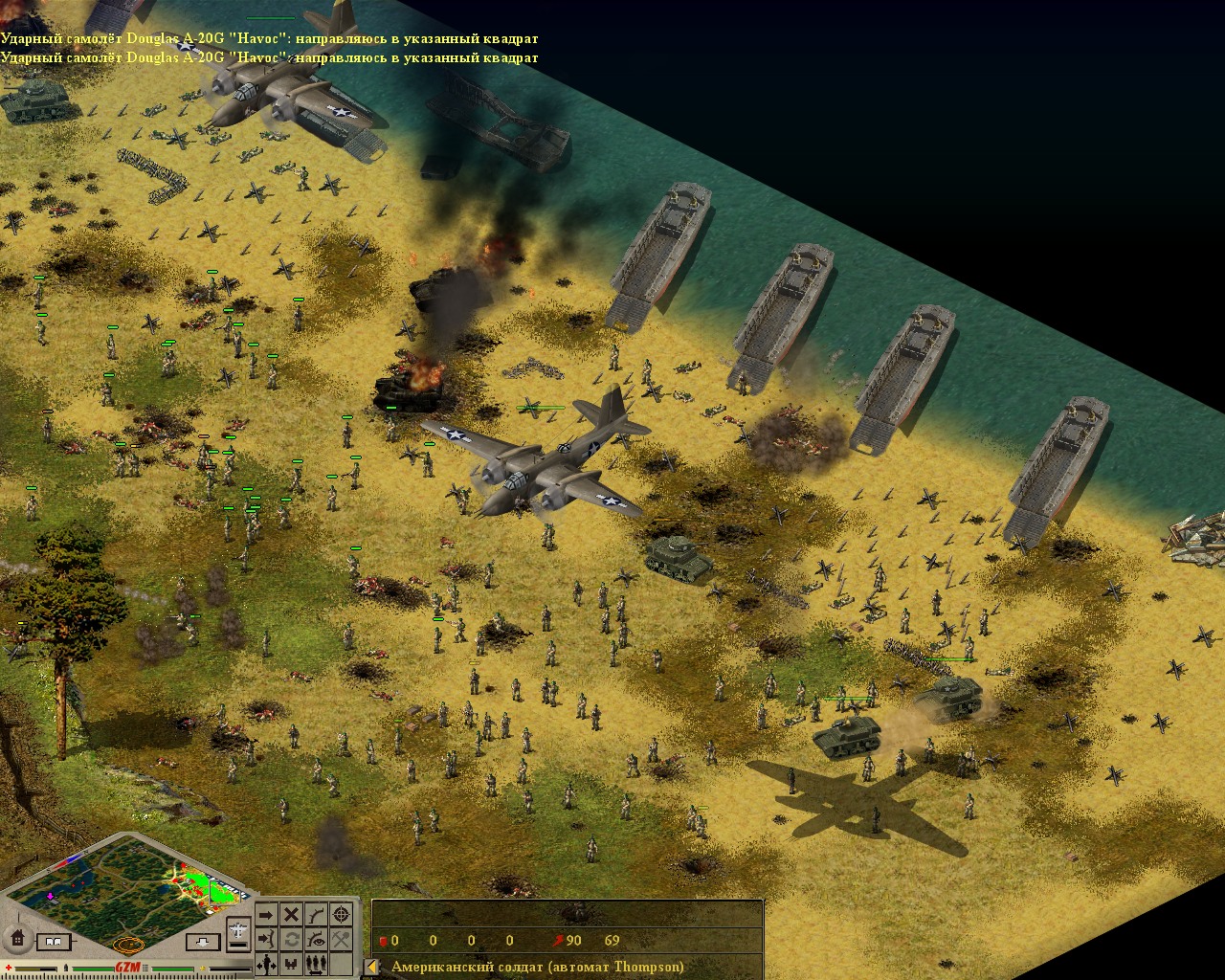Image resolution: width=1225 pixels, height=980 pixels.
Task: Toggle the soldier with side arrows command
Action: (266, 963)
